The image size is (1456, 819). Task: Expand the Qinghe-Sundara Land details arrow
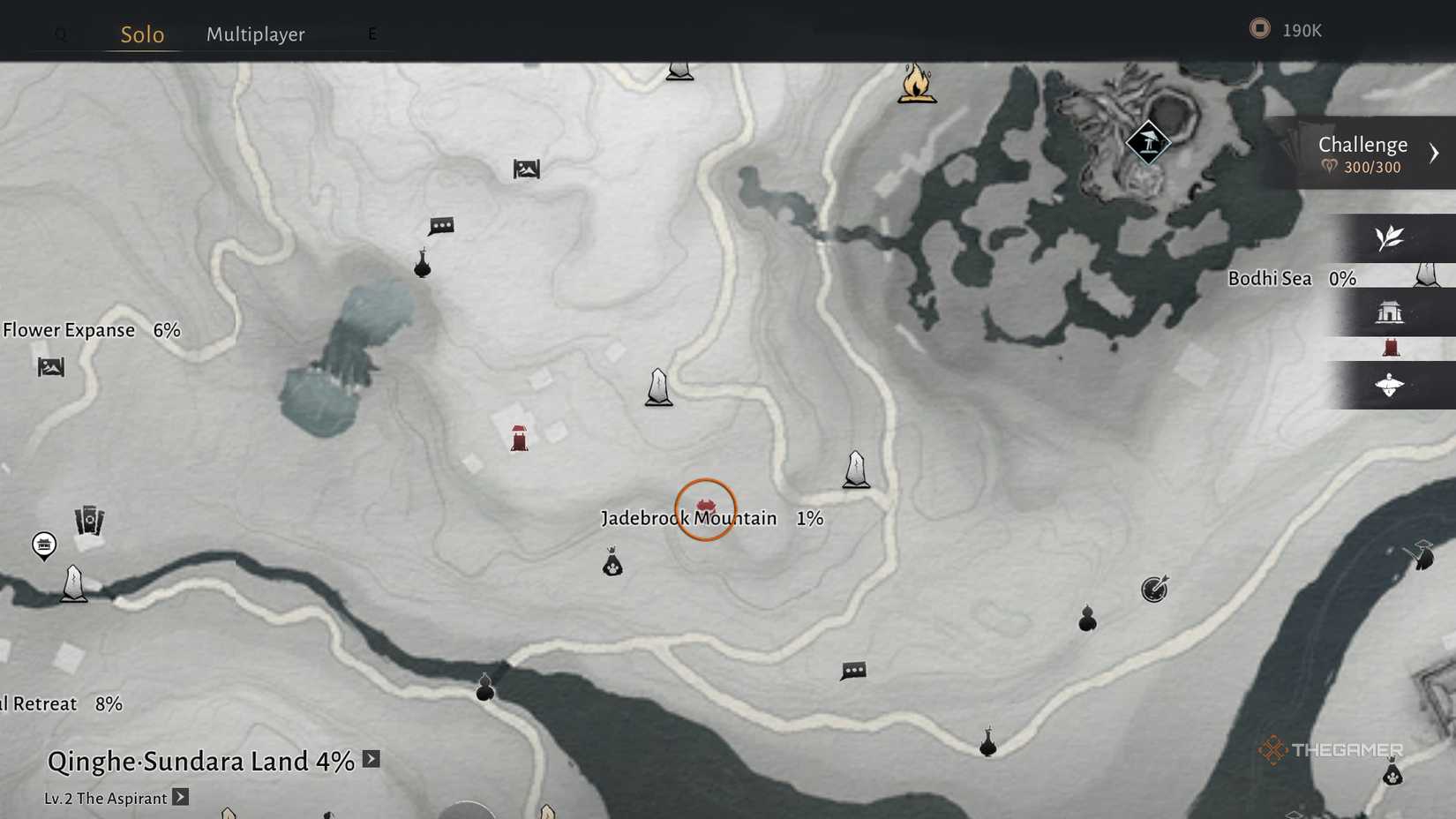[371, 759]
